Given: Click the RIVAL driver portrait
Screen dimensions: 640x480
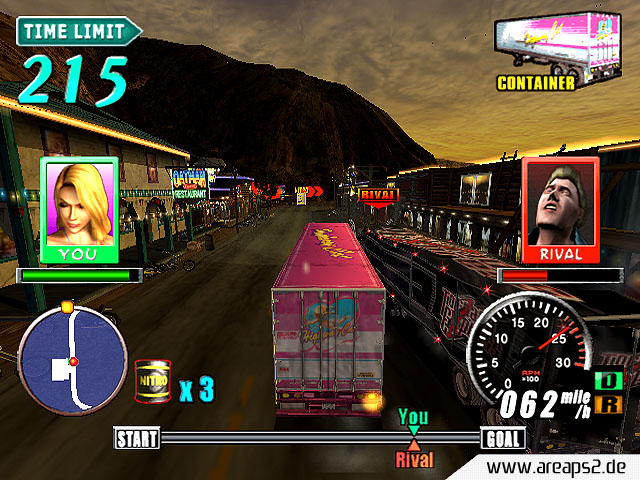Looking at the screenshot, I should pos(560,210).
